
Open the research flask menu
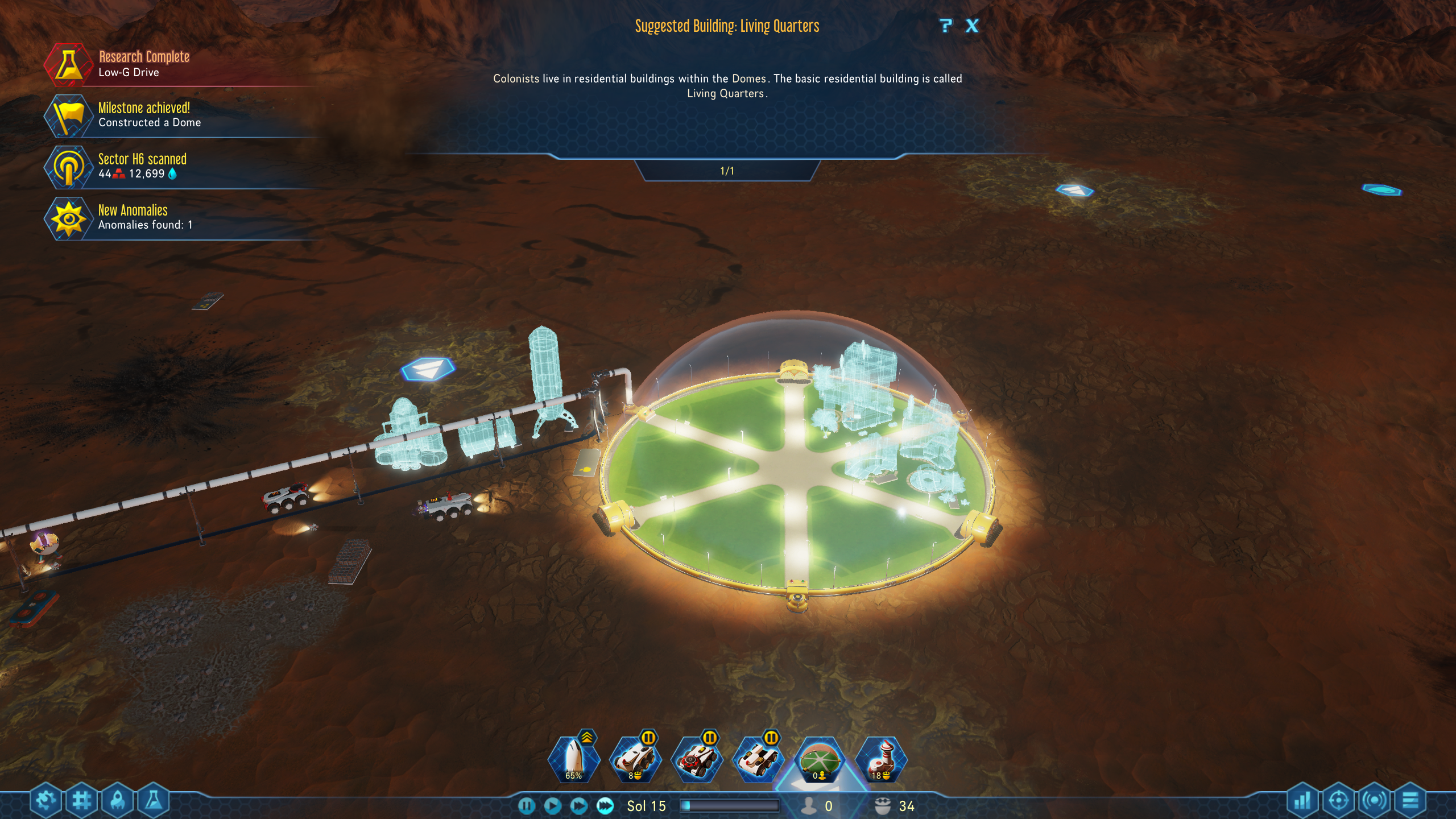click(153, 801)
